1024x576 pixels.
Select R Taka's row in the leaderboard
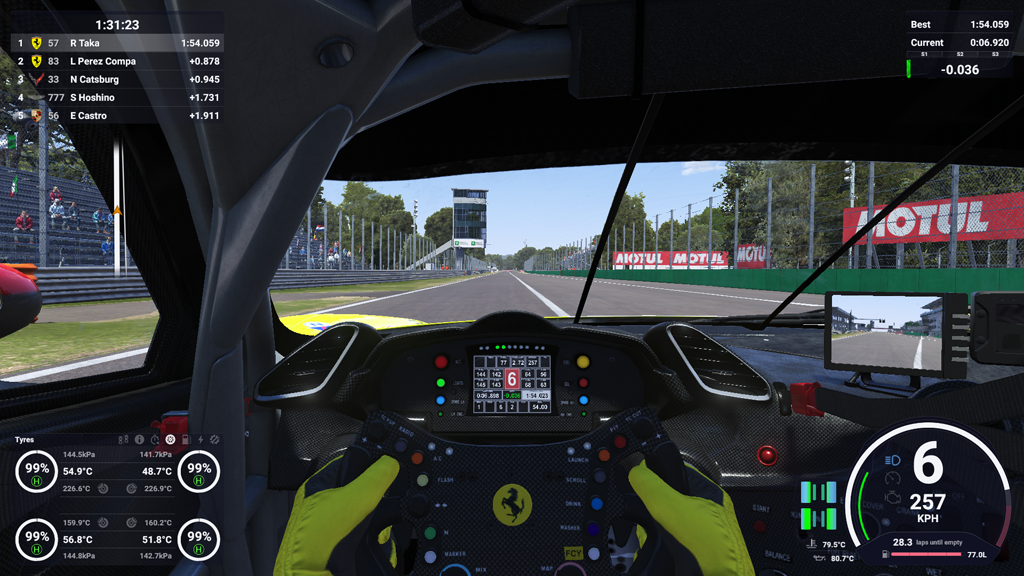pyautogui.click(x=117, y=43)
